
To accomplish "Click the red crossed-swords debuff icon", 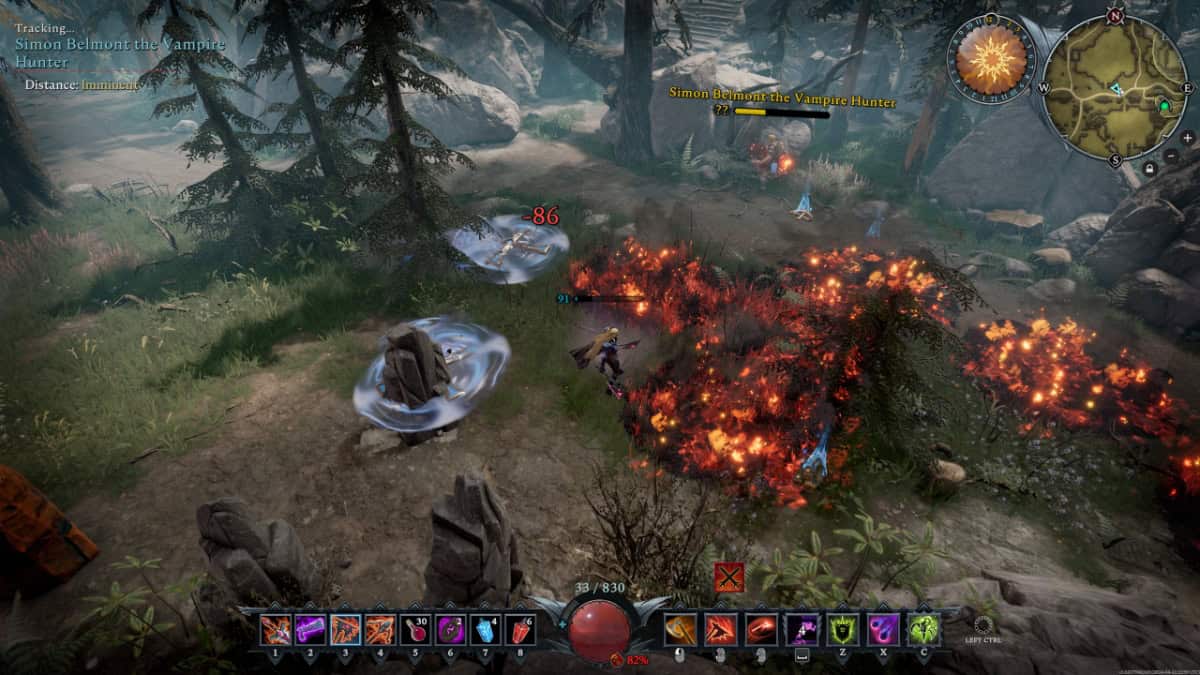I will tap(729, 578).
